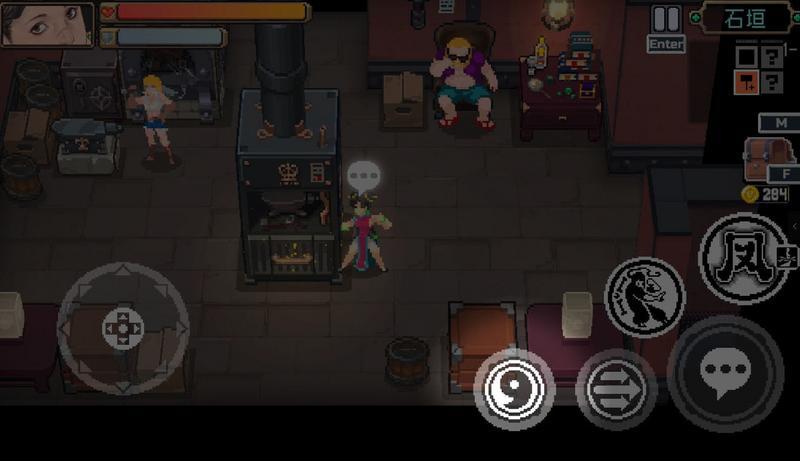
Task: Tap the speech bubble talk button
Action: point(725,373)
